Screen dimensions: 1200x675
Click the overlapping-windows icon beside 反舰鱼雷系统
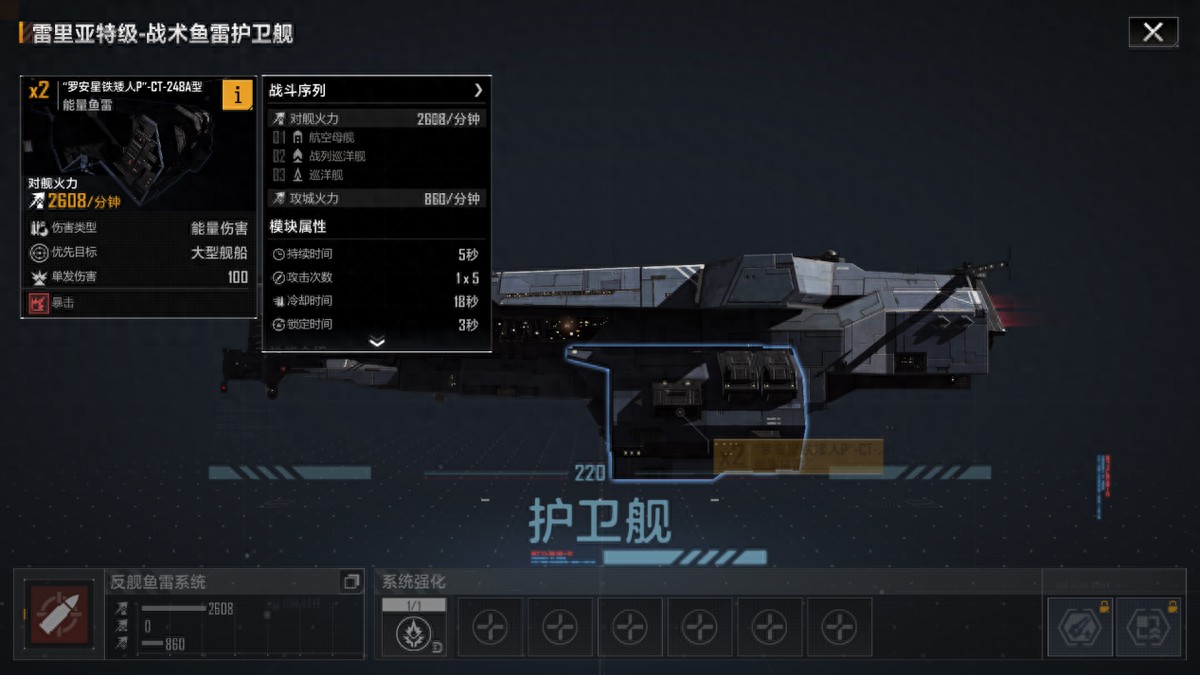coord(350,581)
